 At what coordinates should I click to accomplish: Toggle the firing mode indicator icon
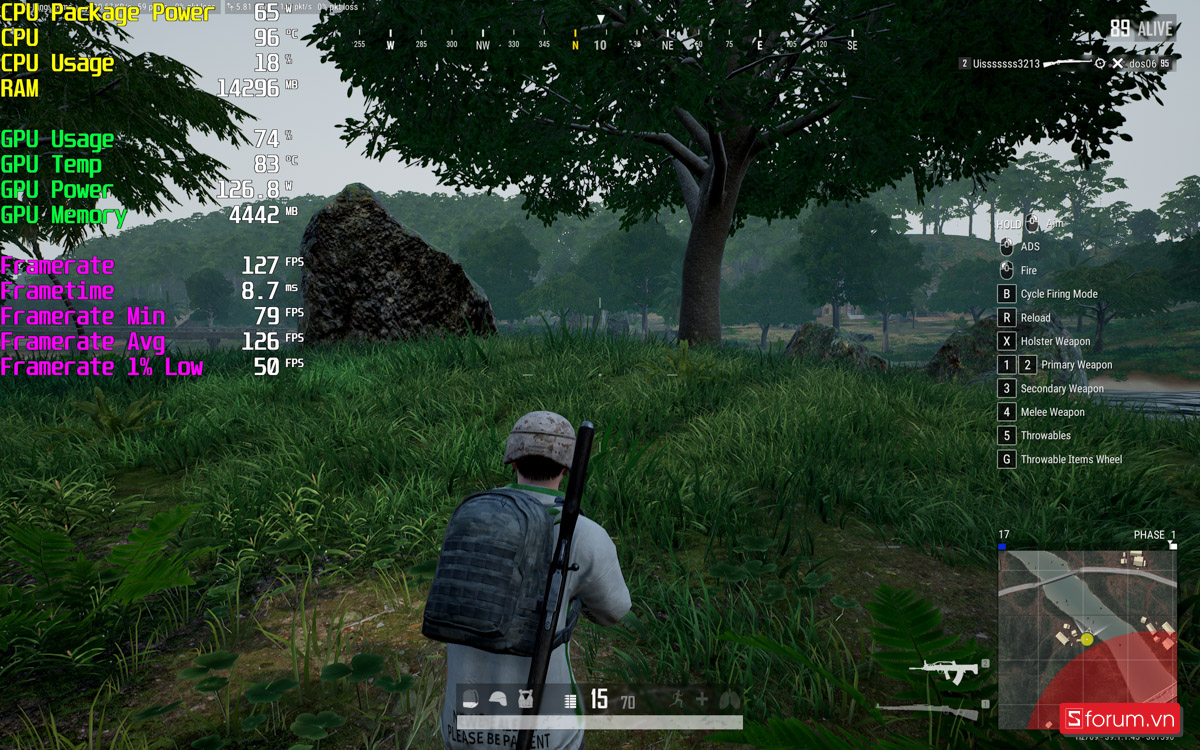point(570,702)
